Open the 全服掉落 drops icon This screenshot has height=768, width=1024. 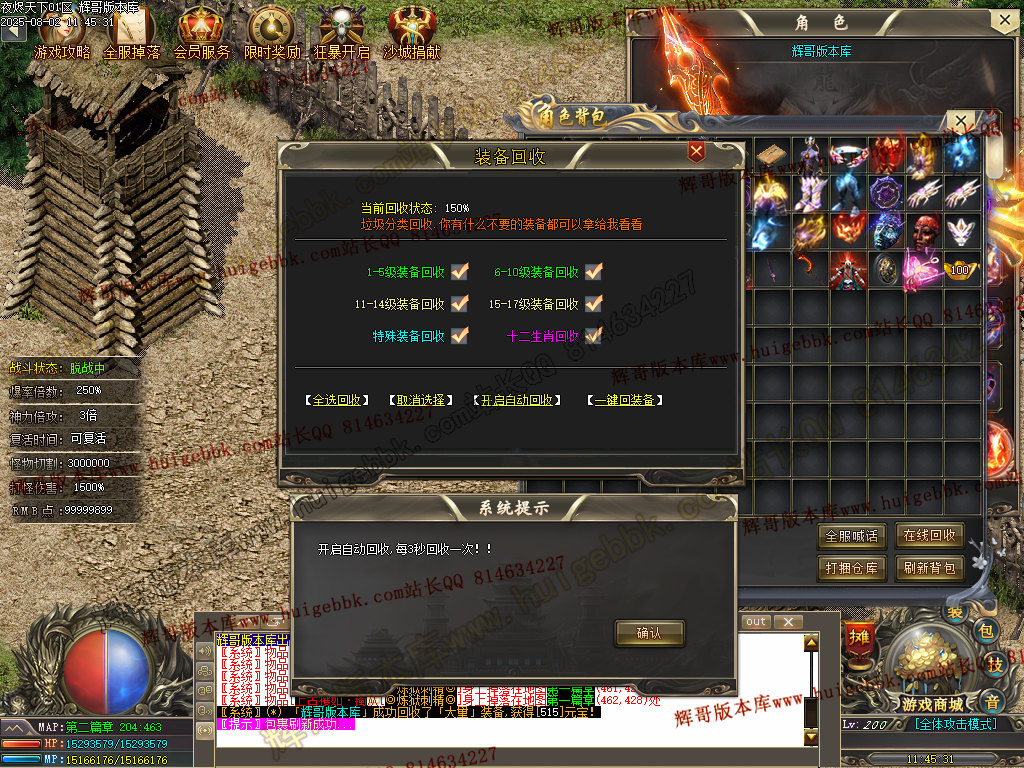tap(131, 31)
